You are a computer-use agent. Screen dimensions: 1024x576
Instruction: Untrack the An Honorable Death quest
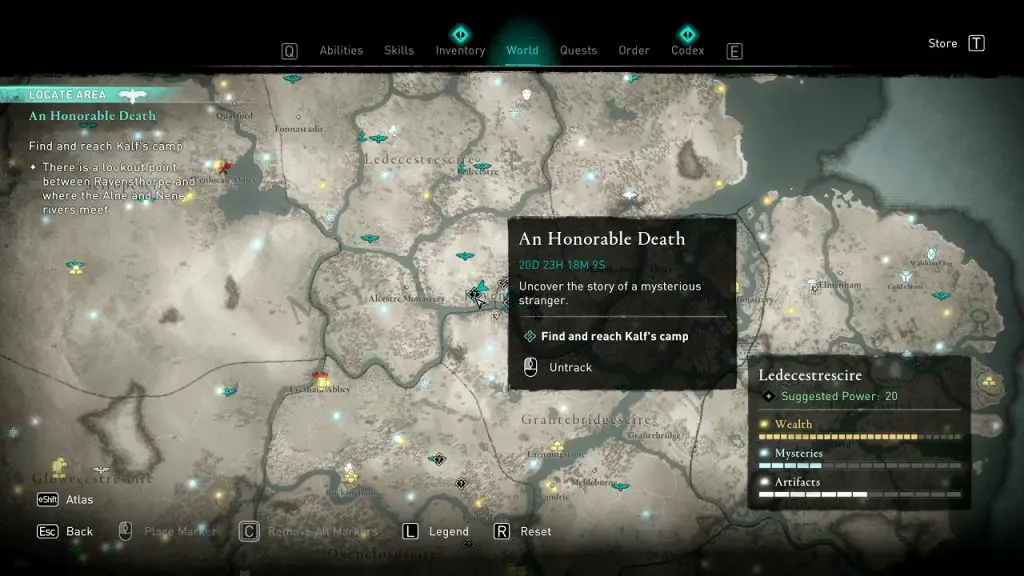coord(570,367)
